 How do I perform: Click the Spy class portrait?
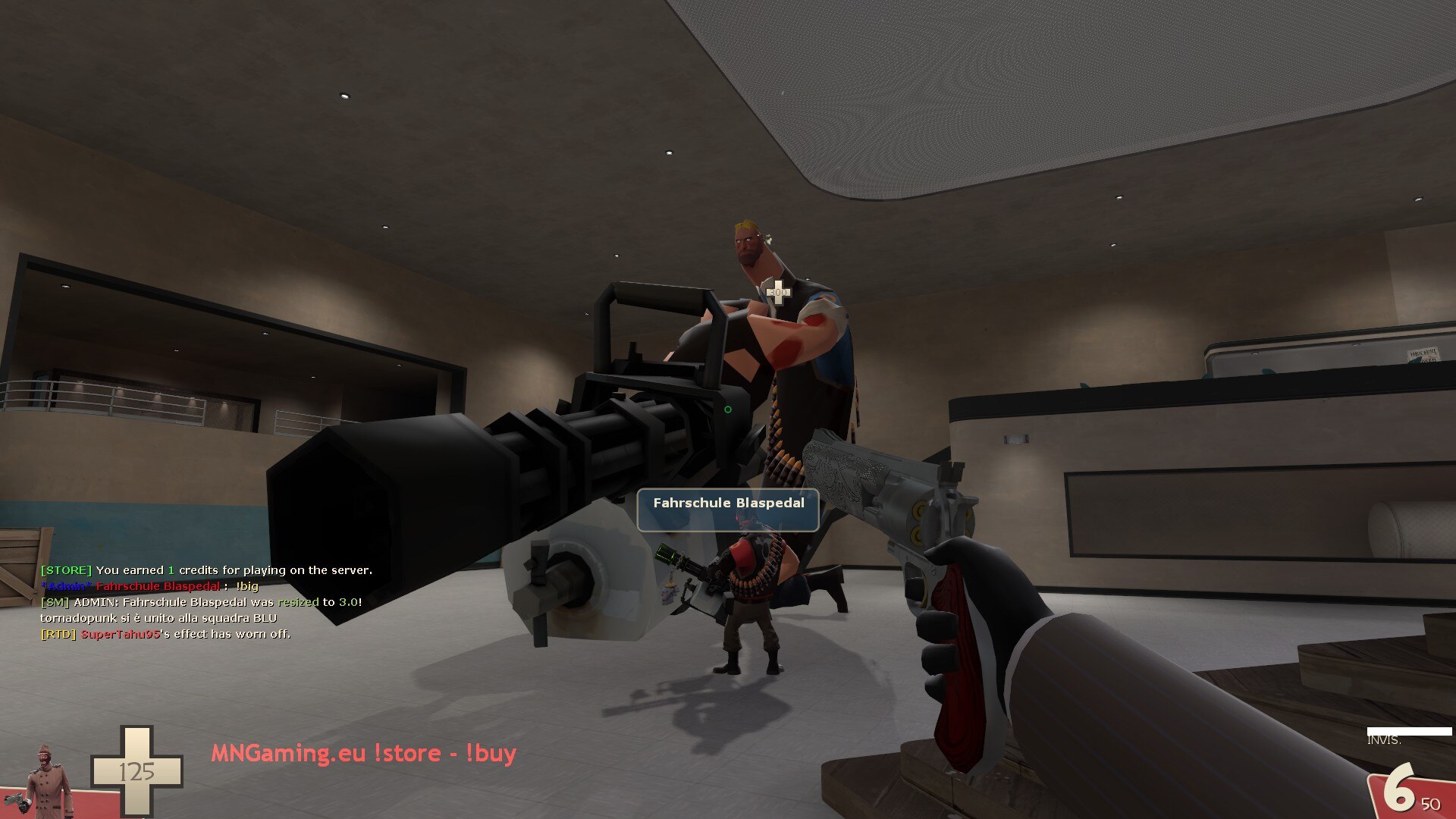(48, 780)
